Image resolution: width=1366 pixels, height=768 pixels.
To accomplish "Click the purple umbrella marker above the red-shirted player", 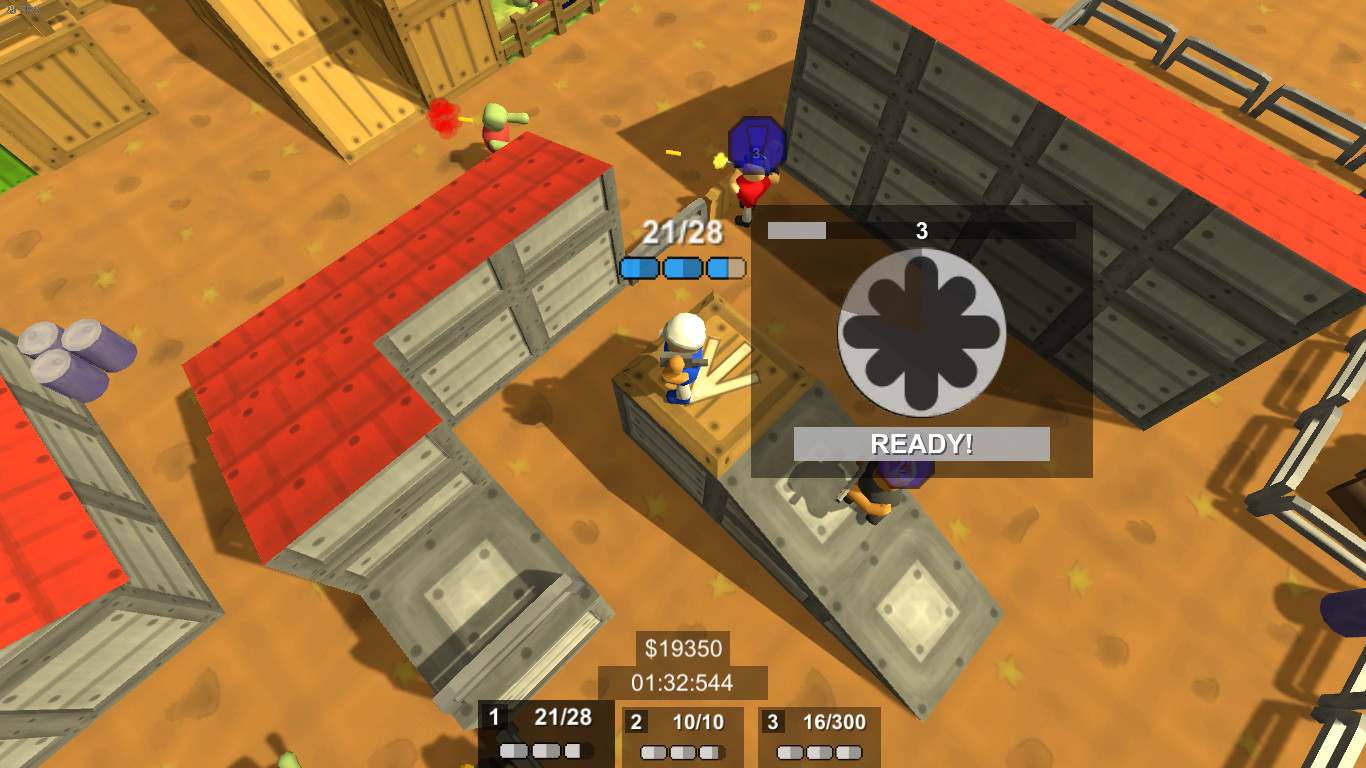I will point(755,142).
